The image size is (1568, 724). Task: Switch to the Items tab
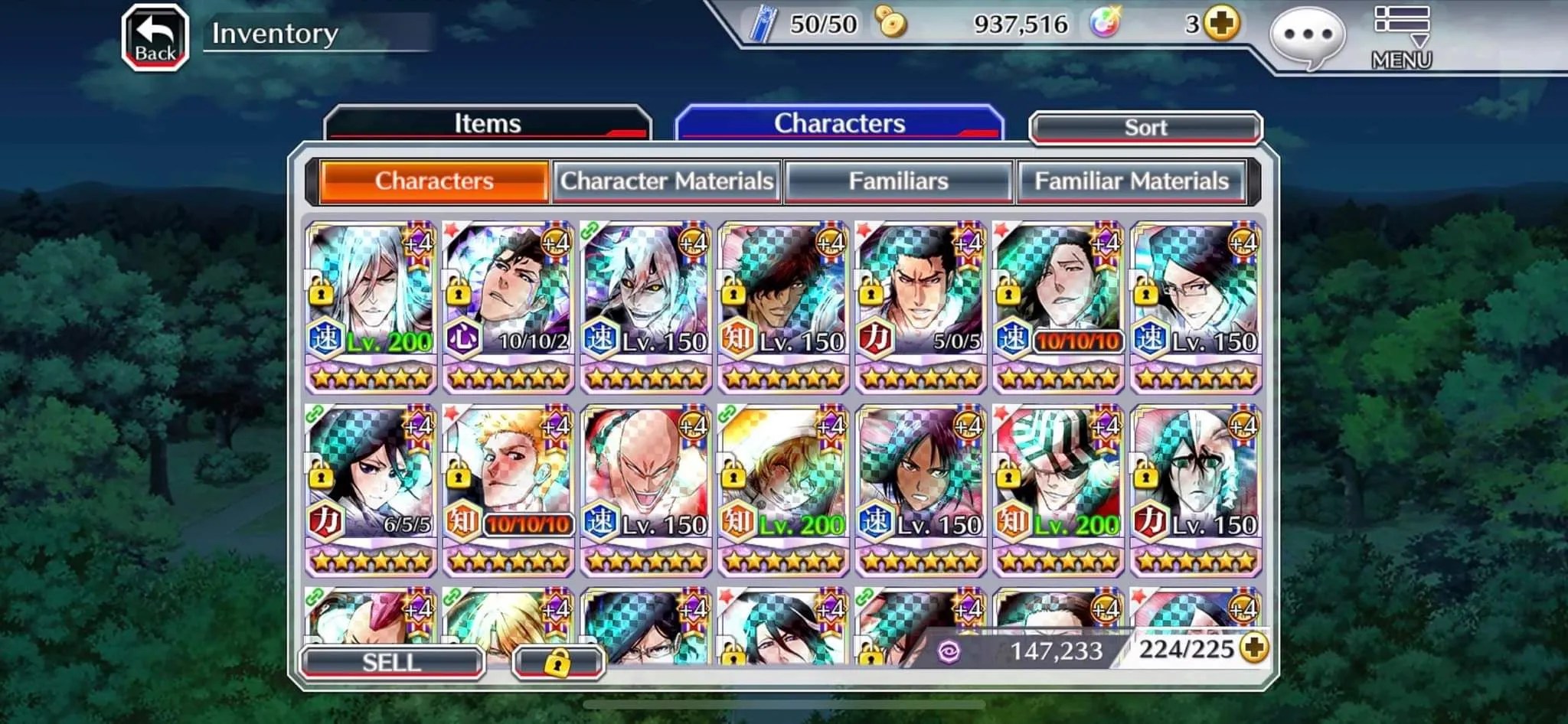tap(488, 124)
